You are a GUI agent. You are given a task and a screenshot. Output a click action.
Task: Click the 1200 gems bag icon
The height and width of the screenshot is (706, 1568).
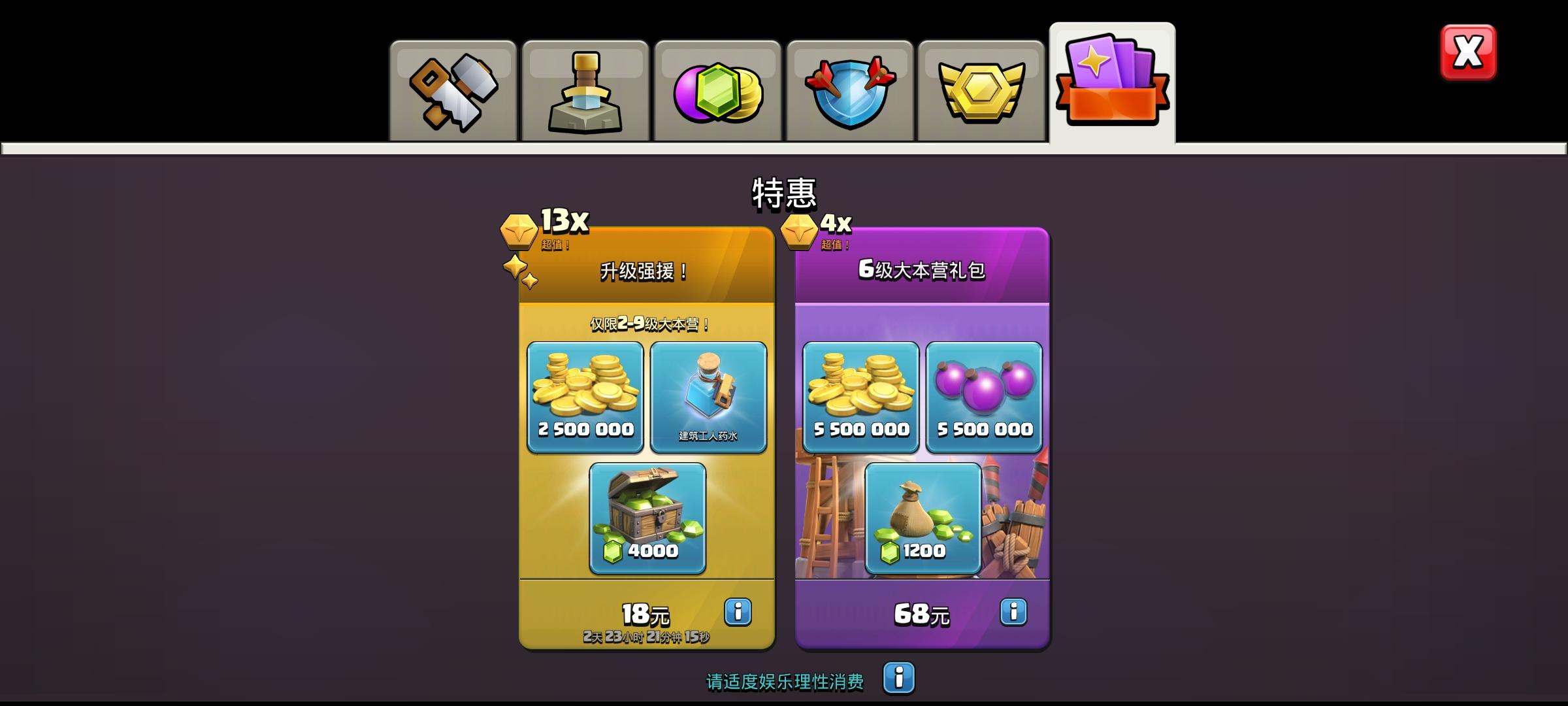point(922,518)
